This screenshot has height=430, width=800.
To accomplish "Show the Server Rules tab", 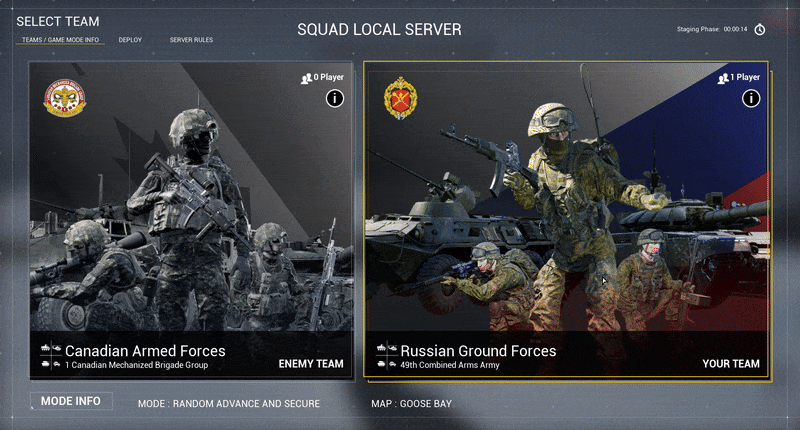I will point(191,40).
